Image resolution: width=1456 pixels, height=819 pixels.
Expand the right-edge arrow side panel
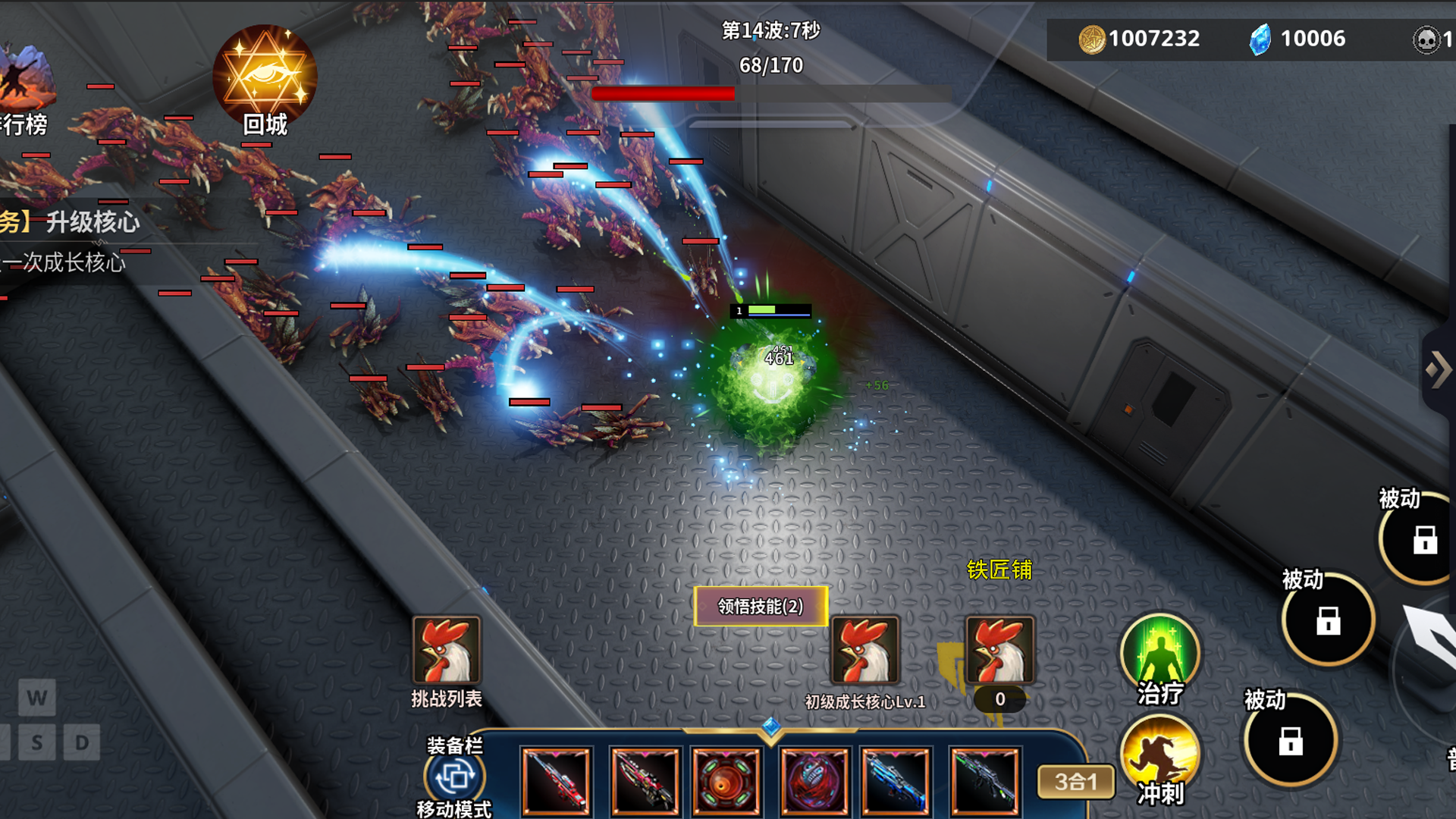click(1439, 370)
